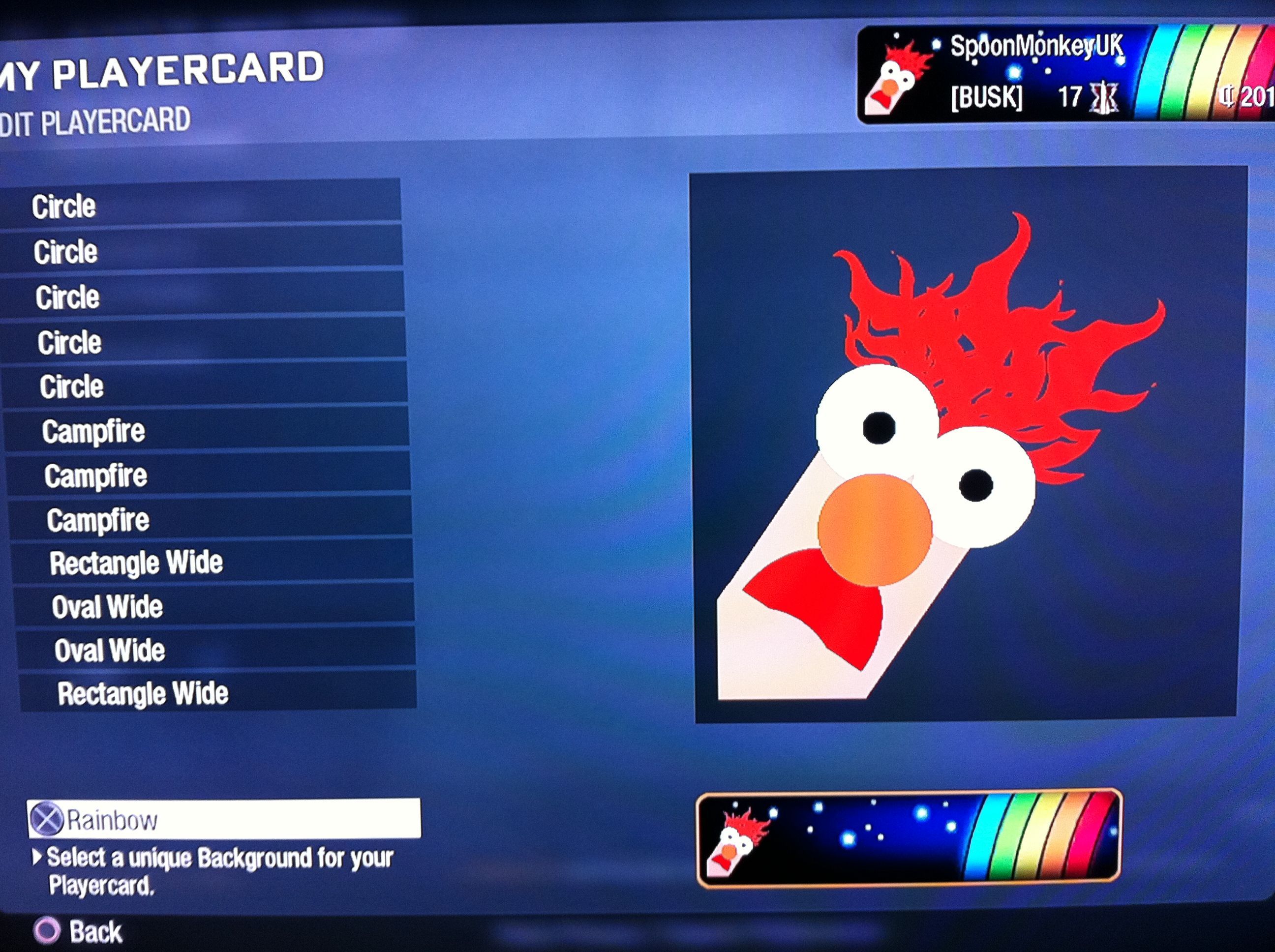The height and width of the screenshot is (952, 1275).
Task: Open the SpoonMonkeyUK playercard banner
Action: click(x=1065, y=75)
